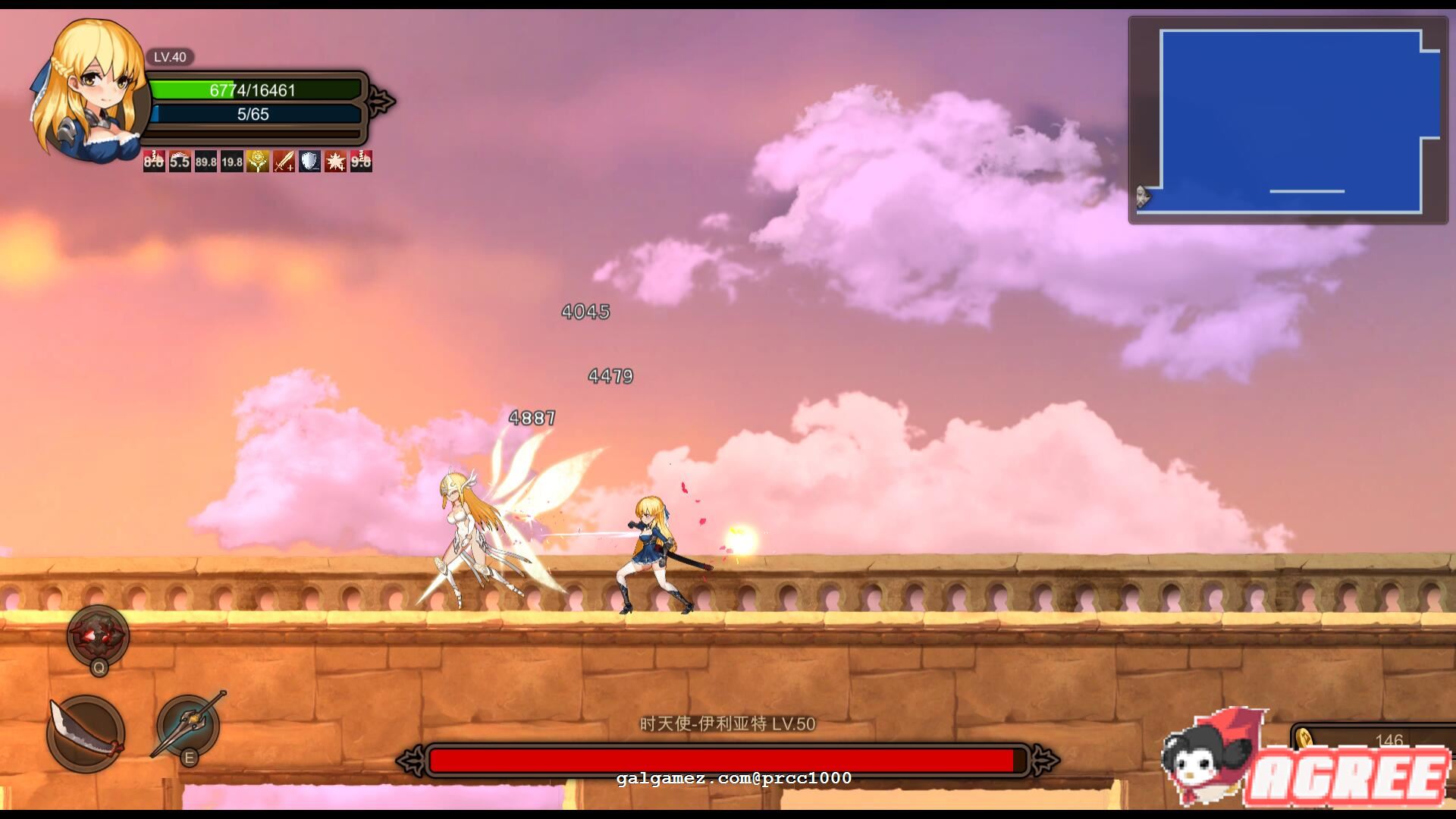The image size is (1456, 819).
Task: View the silver shield defense buff
Action: [x=309, y=162]
